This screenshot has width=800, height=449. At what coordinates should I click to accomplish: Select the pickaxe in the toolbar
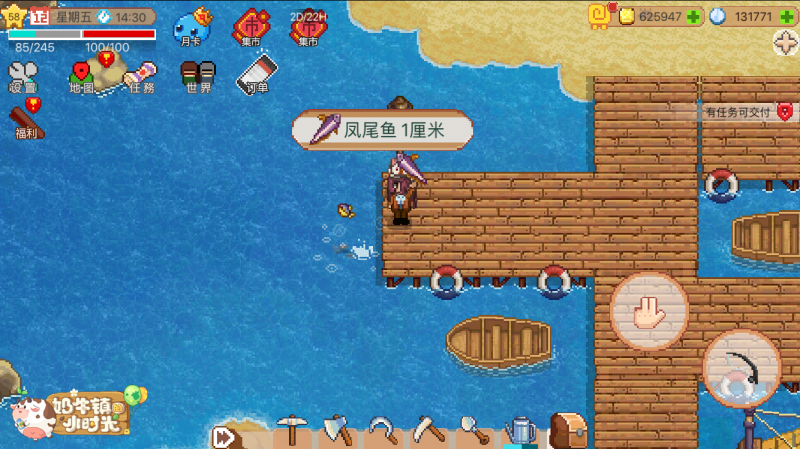(290, 432)
